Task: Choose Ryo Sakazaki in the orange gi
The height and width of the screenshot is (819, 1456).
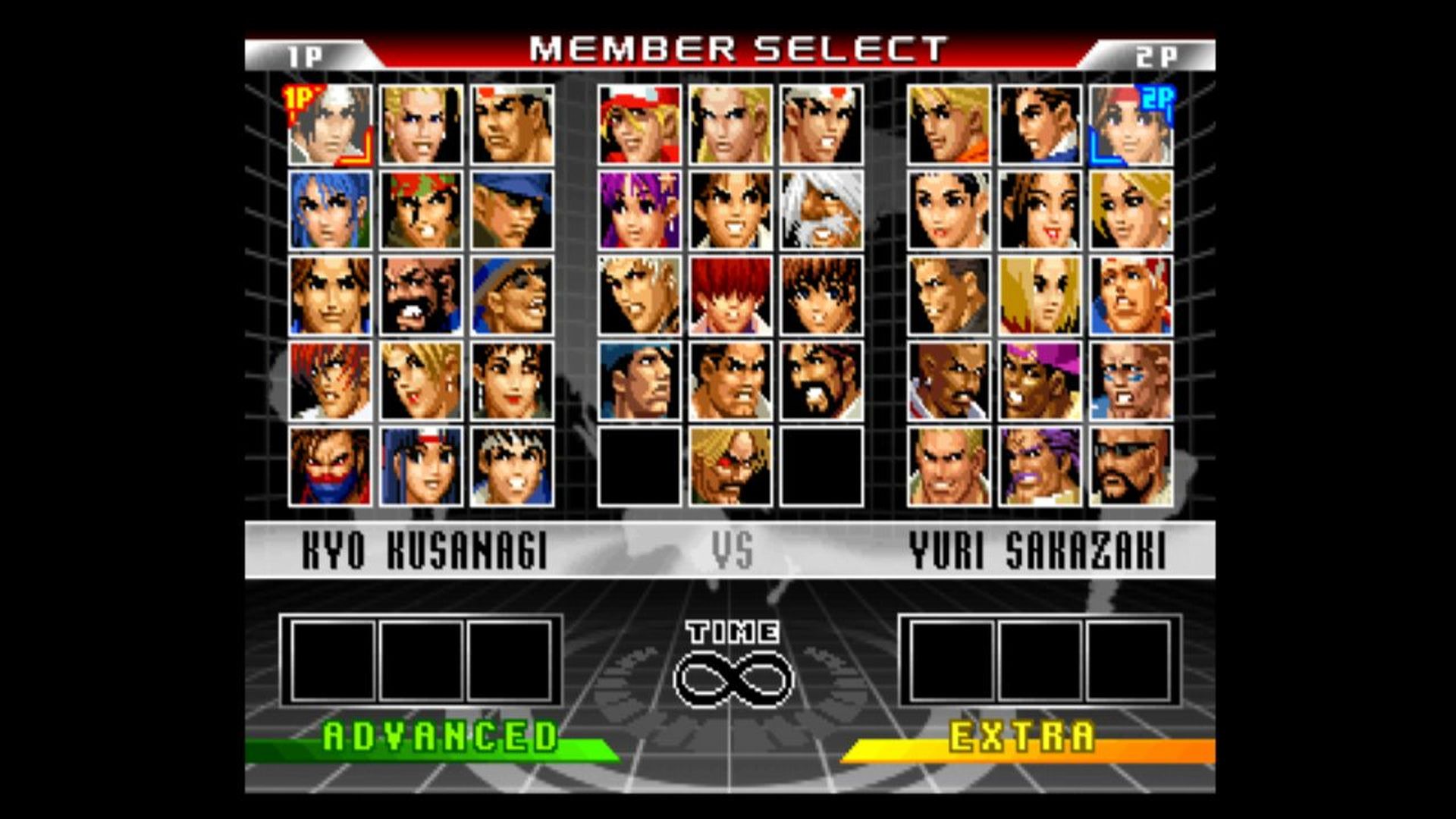Action: click(949, 125)
